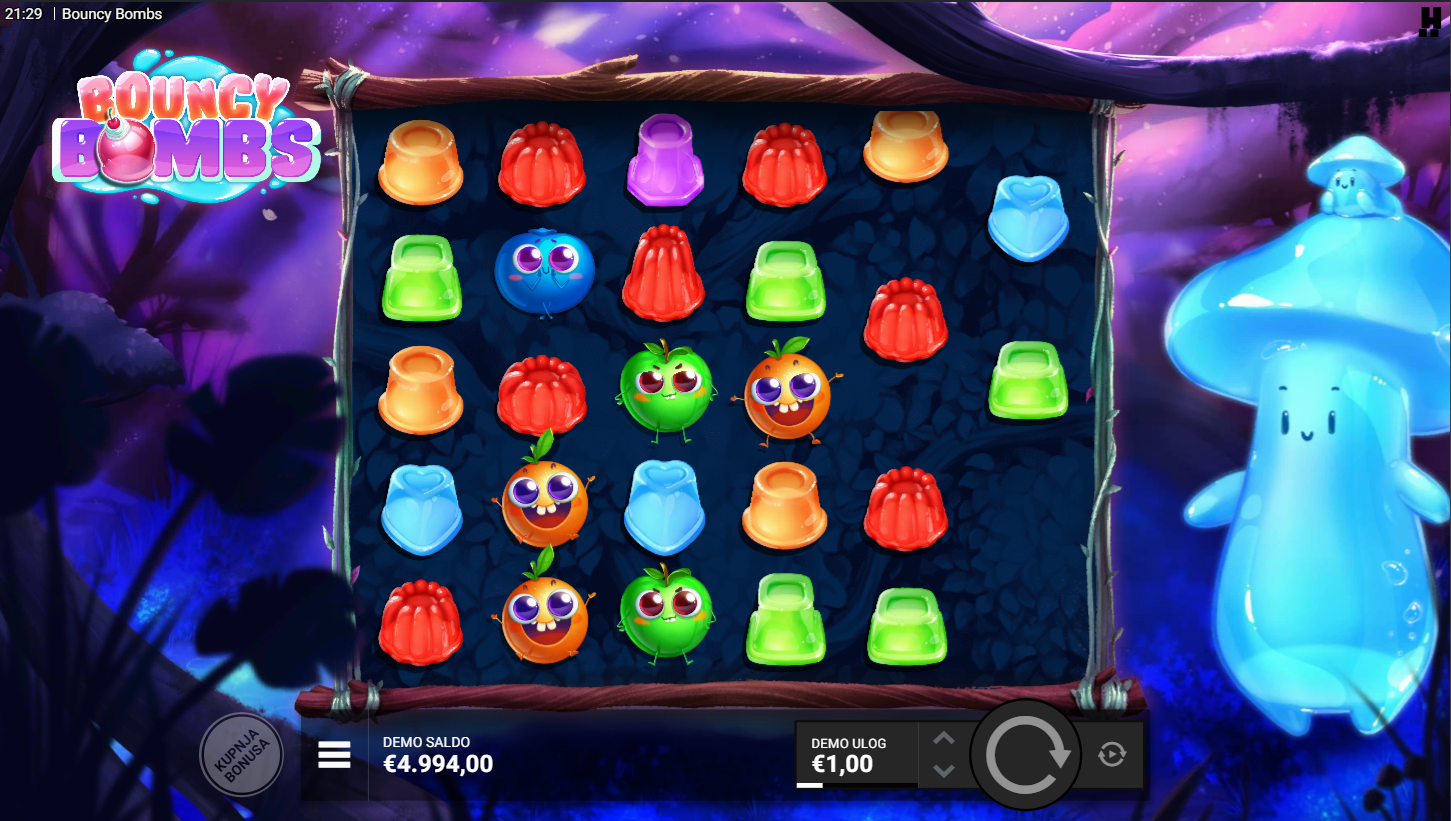Decrease the bet with the down arrow
The height and width of the screenshot is (821, 1451).
(x=944, y=771)
